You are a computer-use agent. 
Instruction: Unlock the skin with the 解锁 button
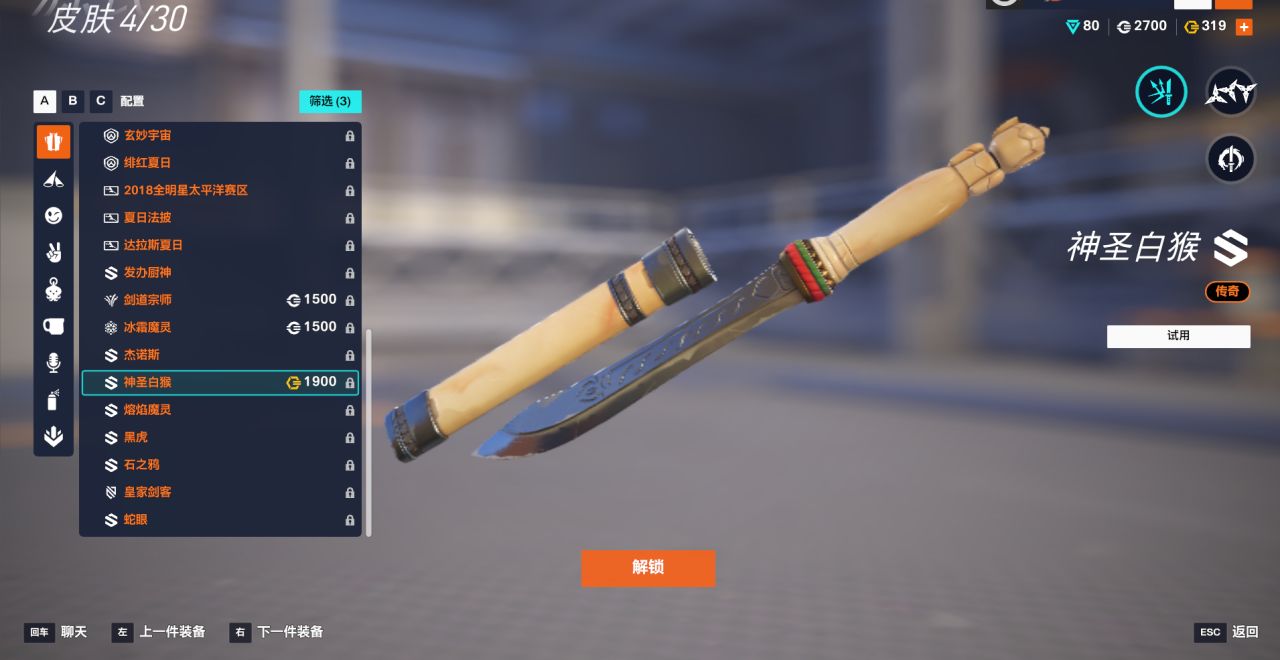pos(648,567)
